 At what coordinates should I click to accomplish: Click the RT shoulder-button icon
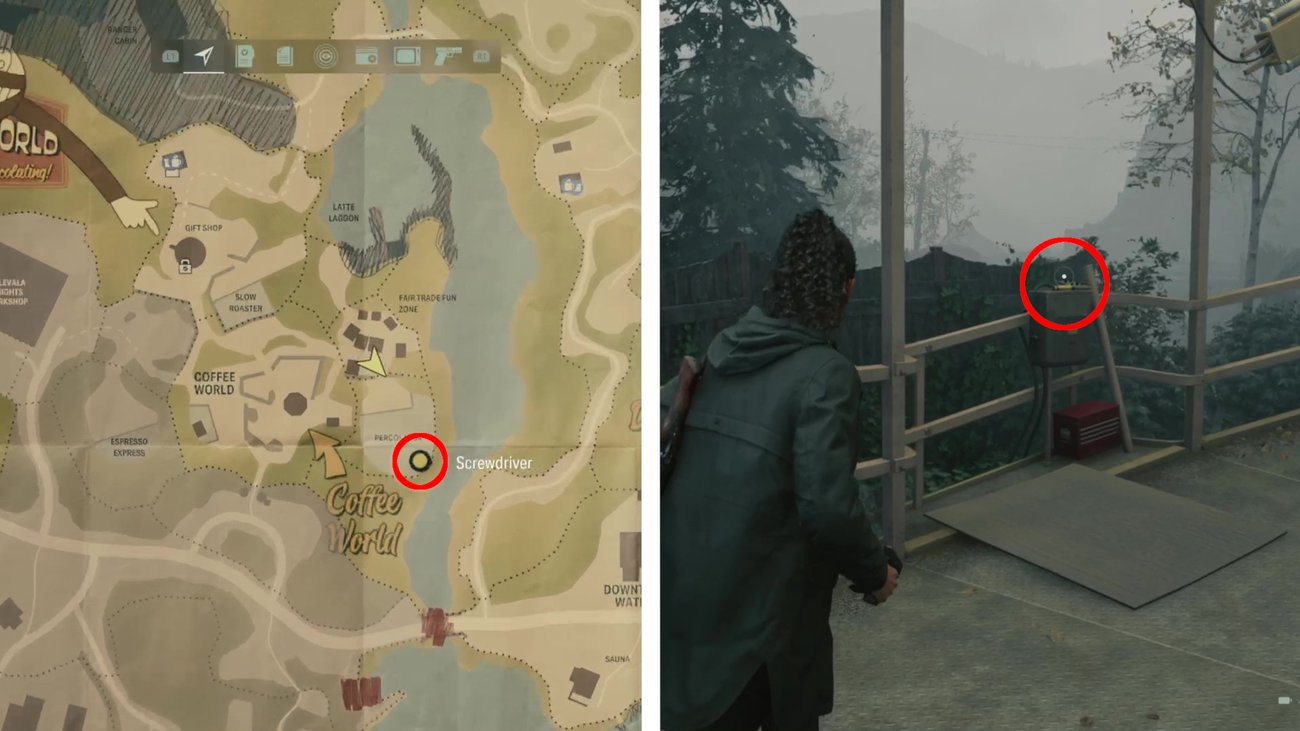point(482,57)
